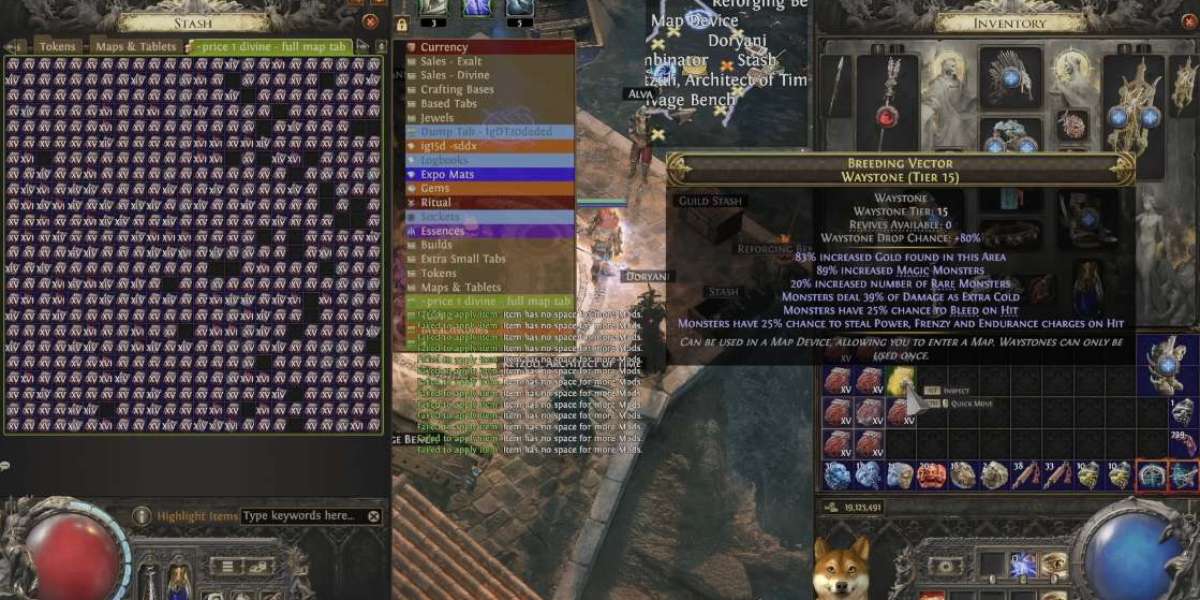This screenshot has height=600, width=1200.
Task: Switch to the Tokens stash tab
Action: coord(57,46)
